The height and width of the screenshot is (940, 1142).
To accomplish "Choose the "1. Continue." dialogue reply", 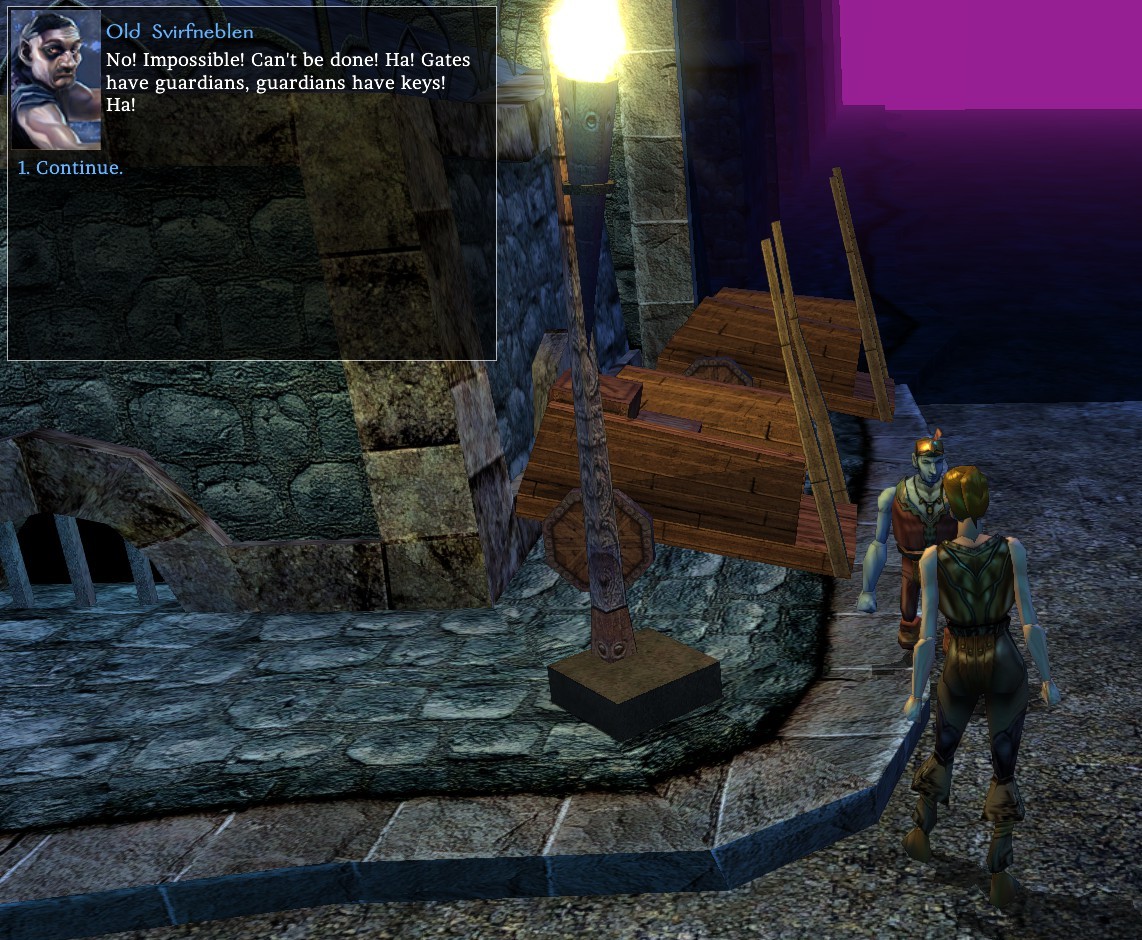I will tap(71, 168).
